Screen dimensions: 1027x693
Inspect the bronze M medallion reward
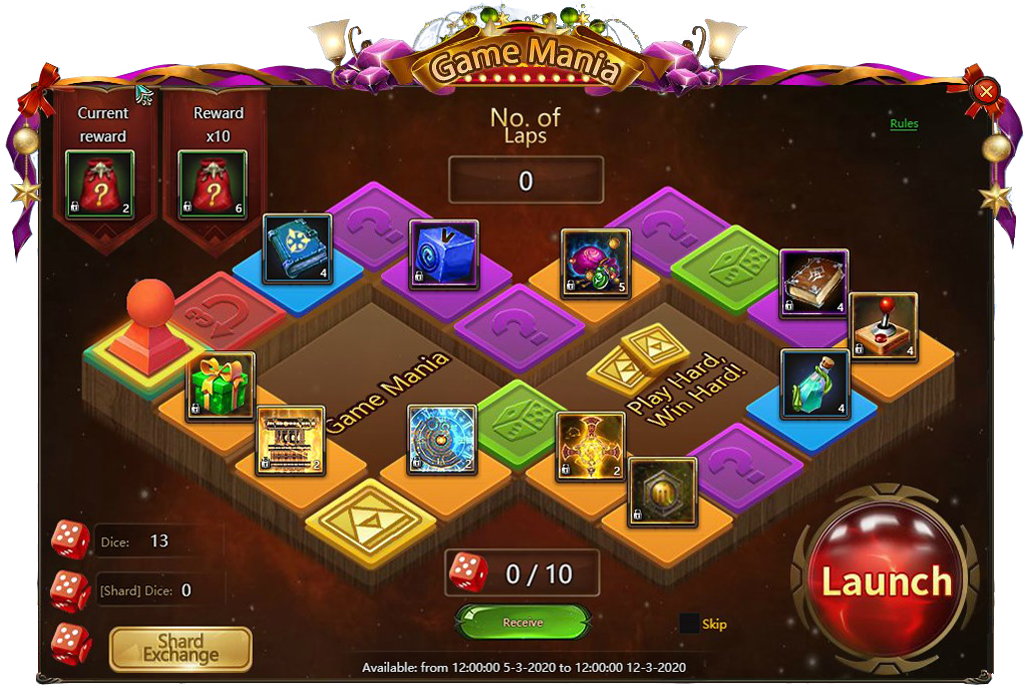coord(662,491)
